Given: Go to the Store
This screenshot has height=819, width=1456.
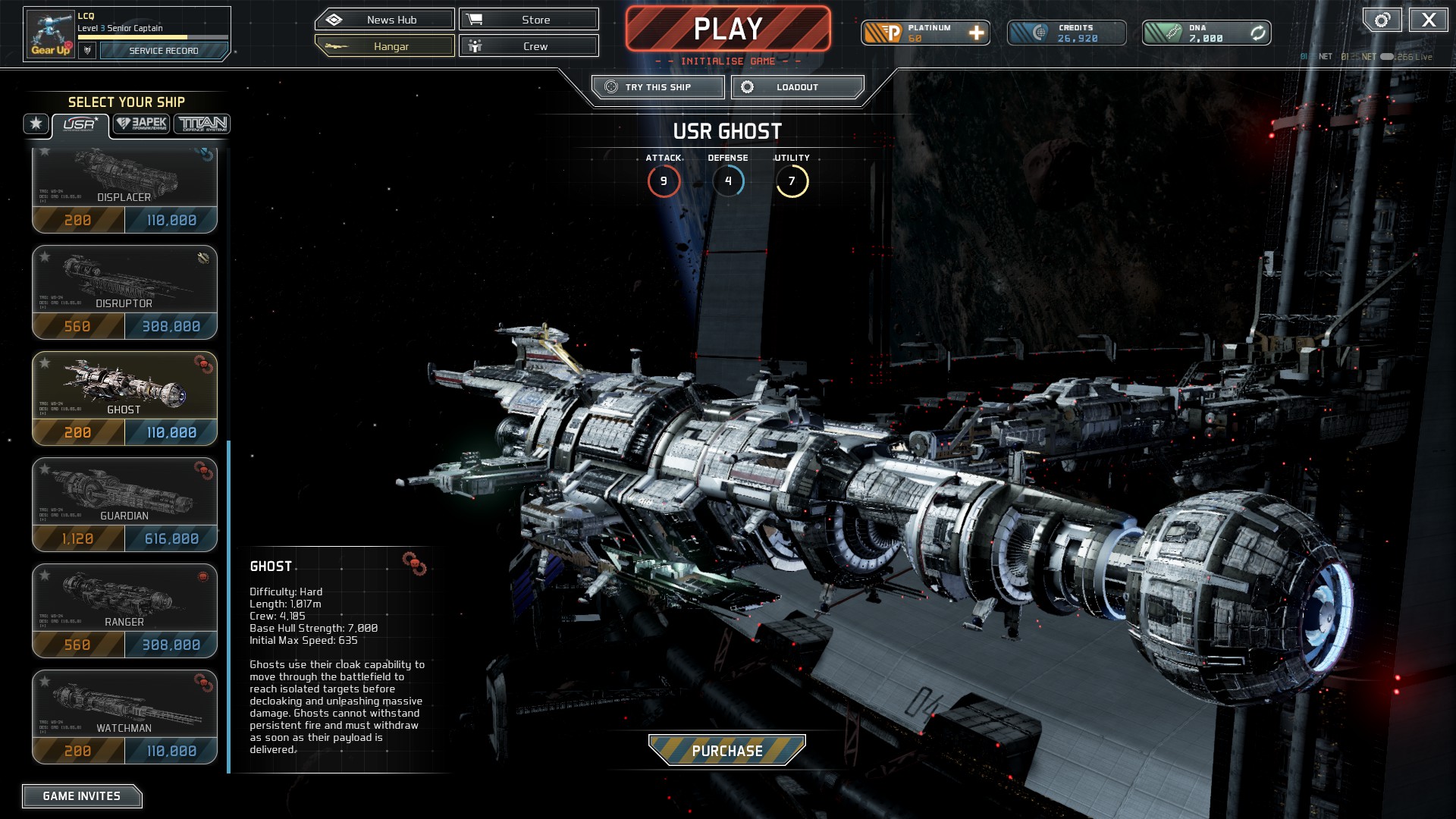Looking at the screenshot, I should 529,20.
